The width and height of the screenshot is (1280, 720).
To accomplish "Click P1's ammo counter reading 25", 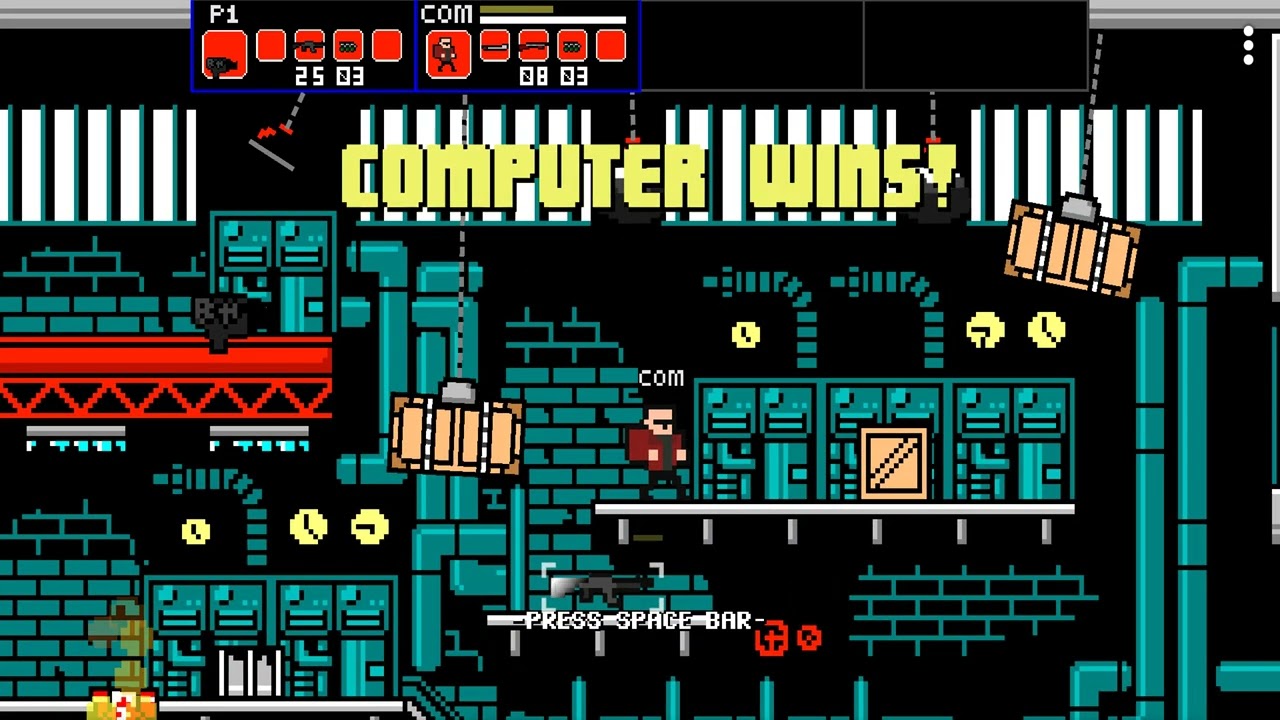I will [x=313, y=77].
